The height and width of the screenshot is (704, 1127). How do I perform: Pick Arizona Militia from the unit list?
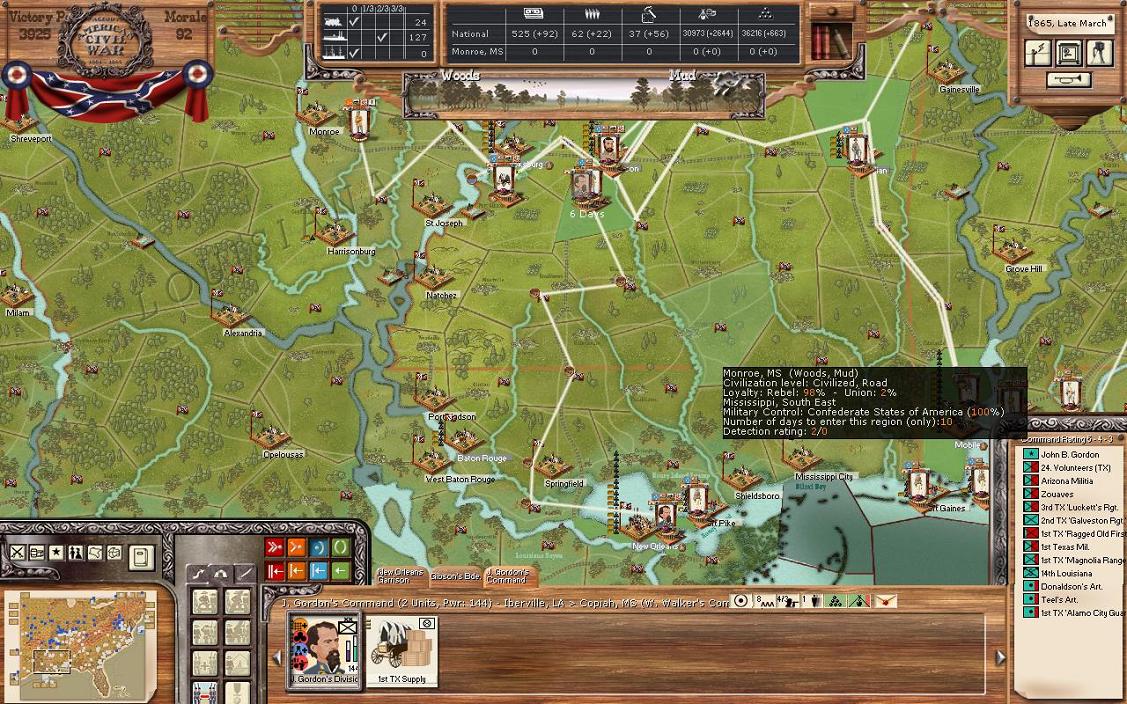click(x=1067, y=481)
